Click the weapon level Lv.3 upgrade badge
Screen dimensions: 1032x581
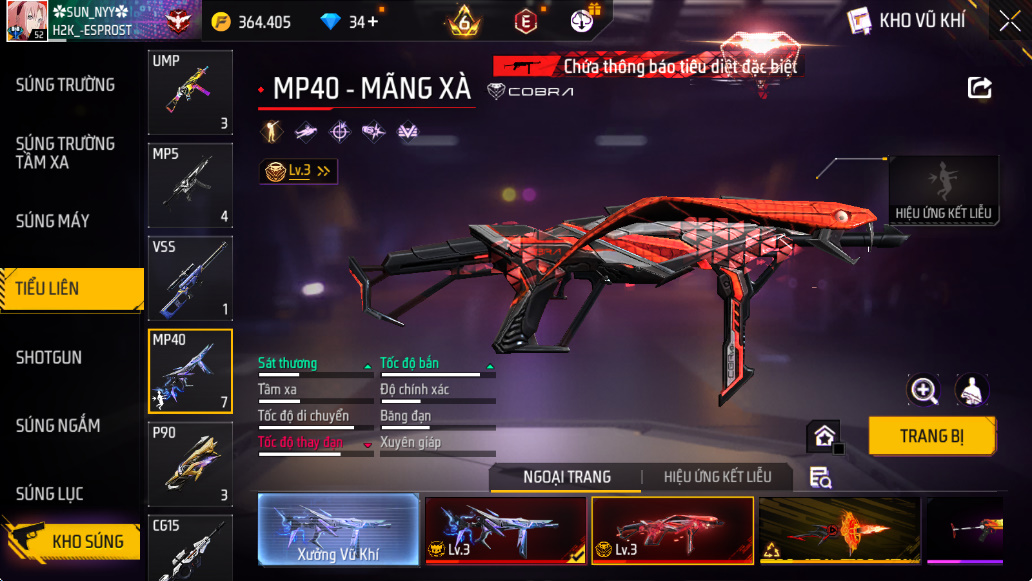(297, 171)
